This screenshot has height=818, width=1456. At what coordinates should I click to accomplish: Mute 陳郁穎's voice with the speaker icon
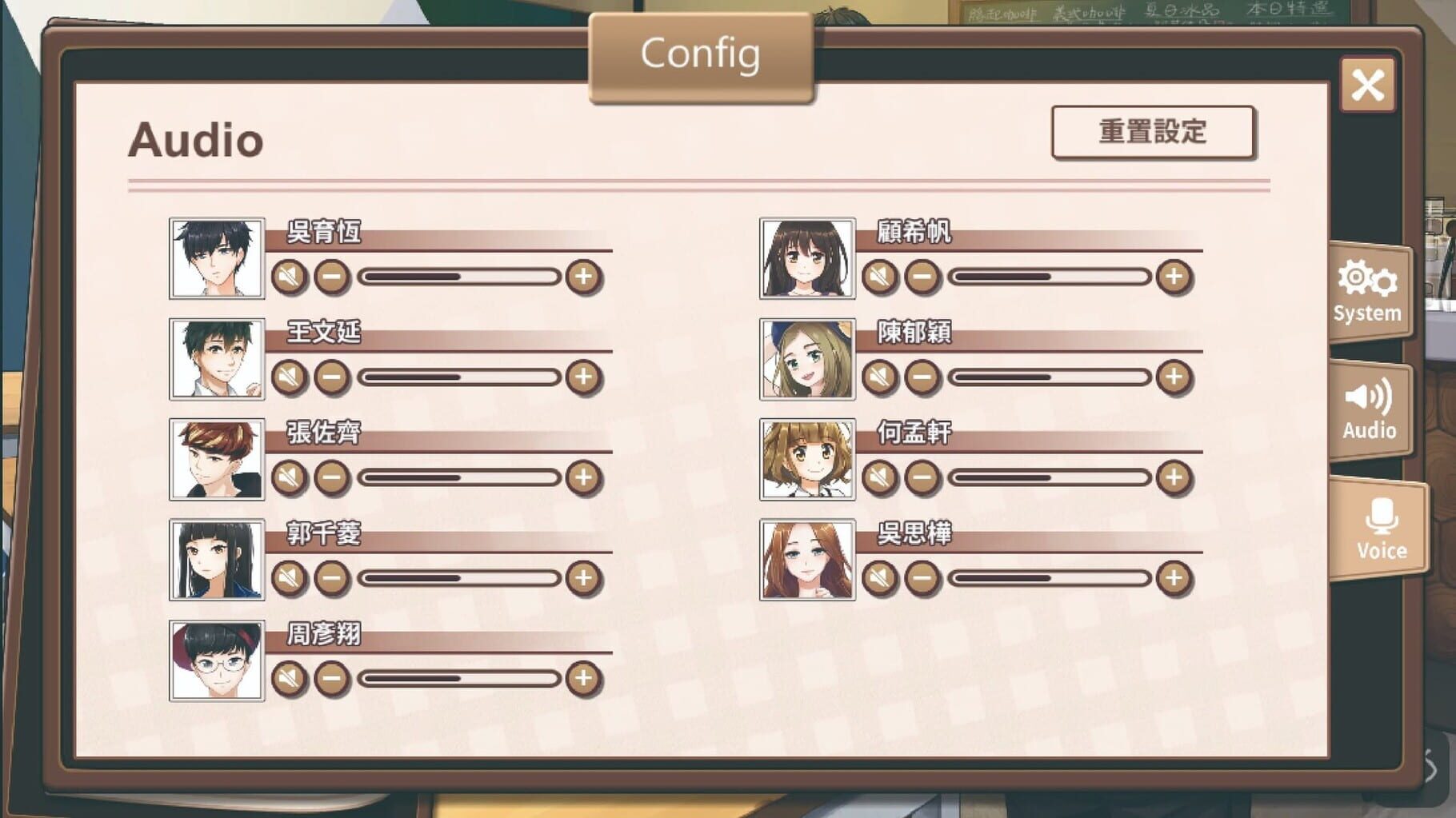880,376
